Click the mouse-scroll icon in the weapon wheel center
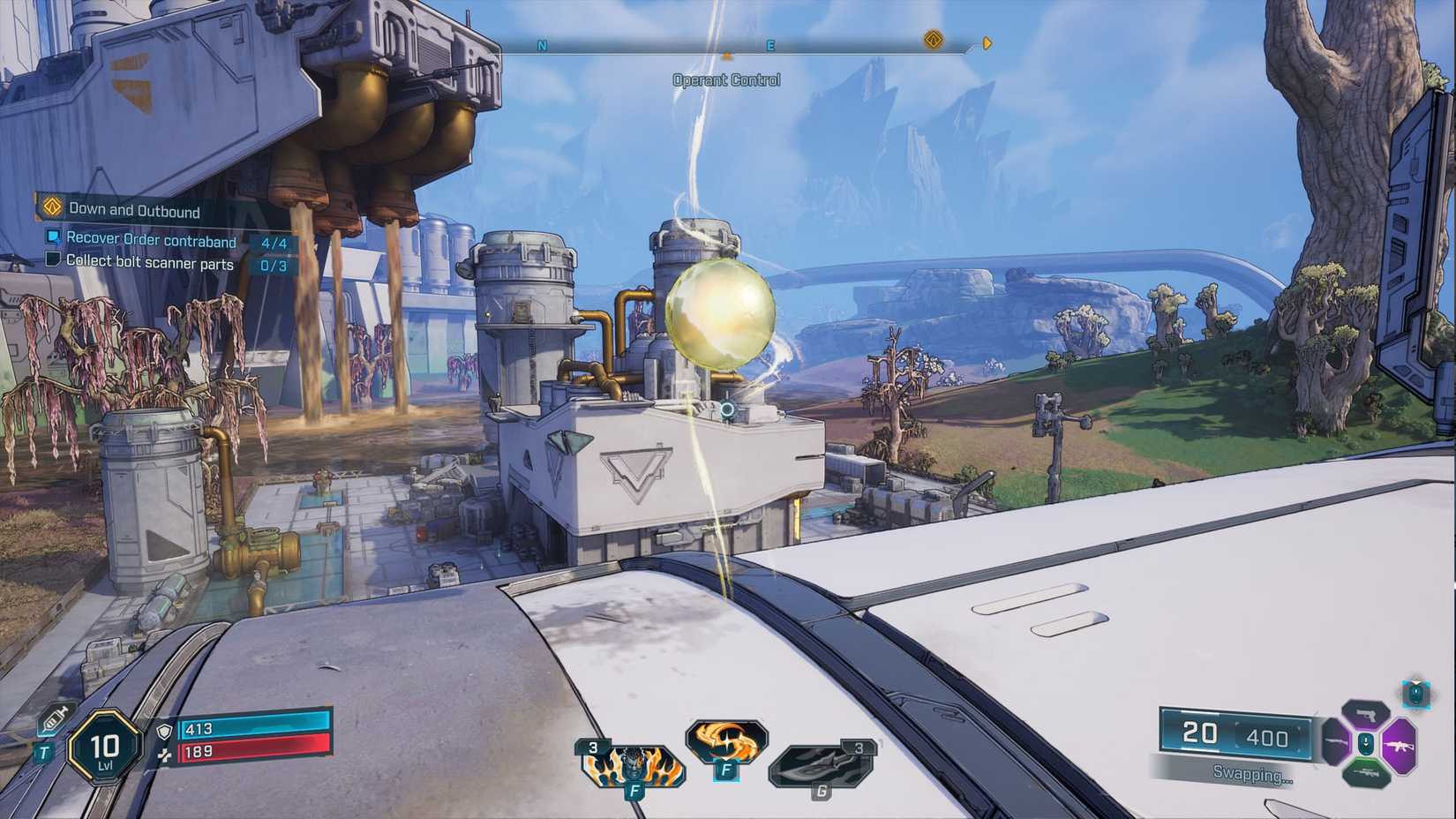Image resolution: width=1456 pixels, height=819 pixels. [1366, 744]
